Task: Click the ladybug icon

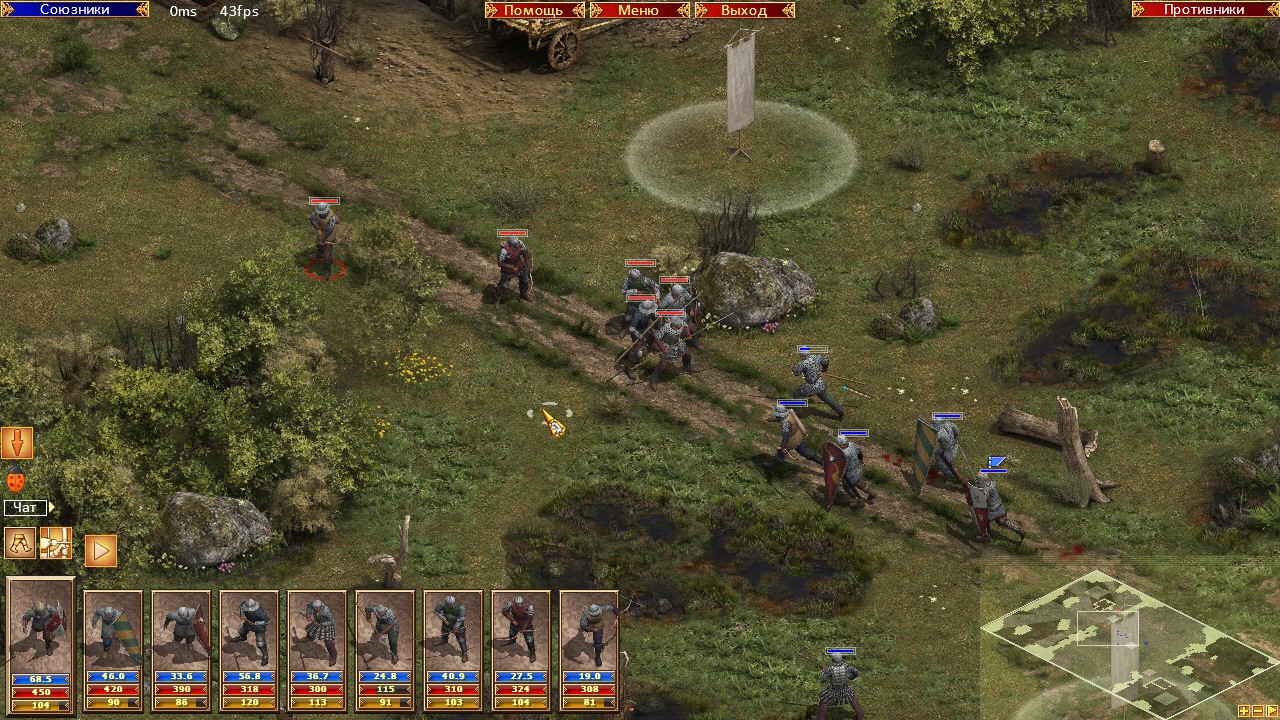Action: coord(16,481)
